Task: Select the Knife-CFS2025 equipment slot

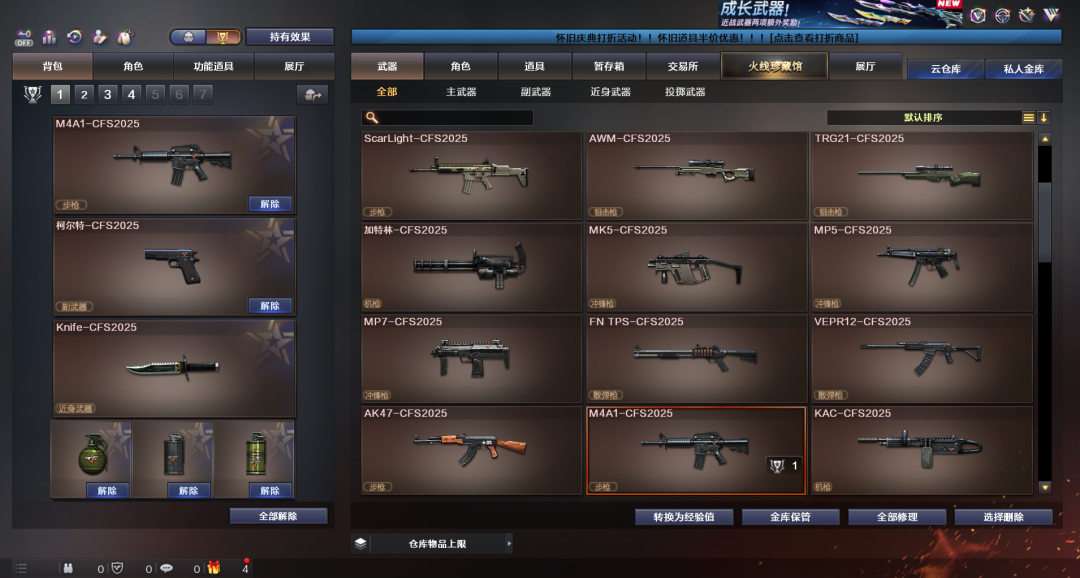Action: [x=174, y=367]
